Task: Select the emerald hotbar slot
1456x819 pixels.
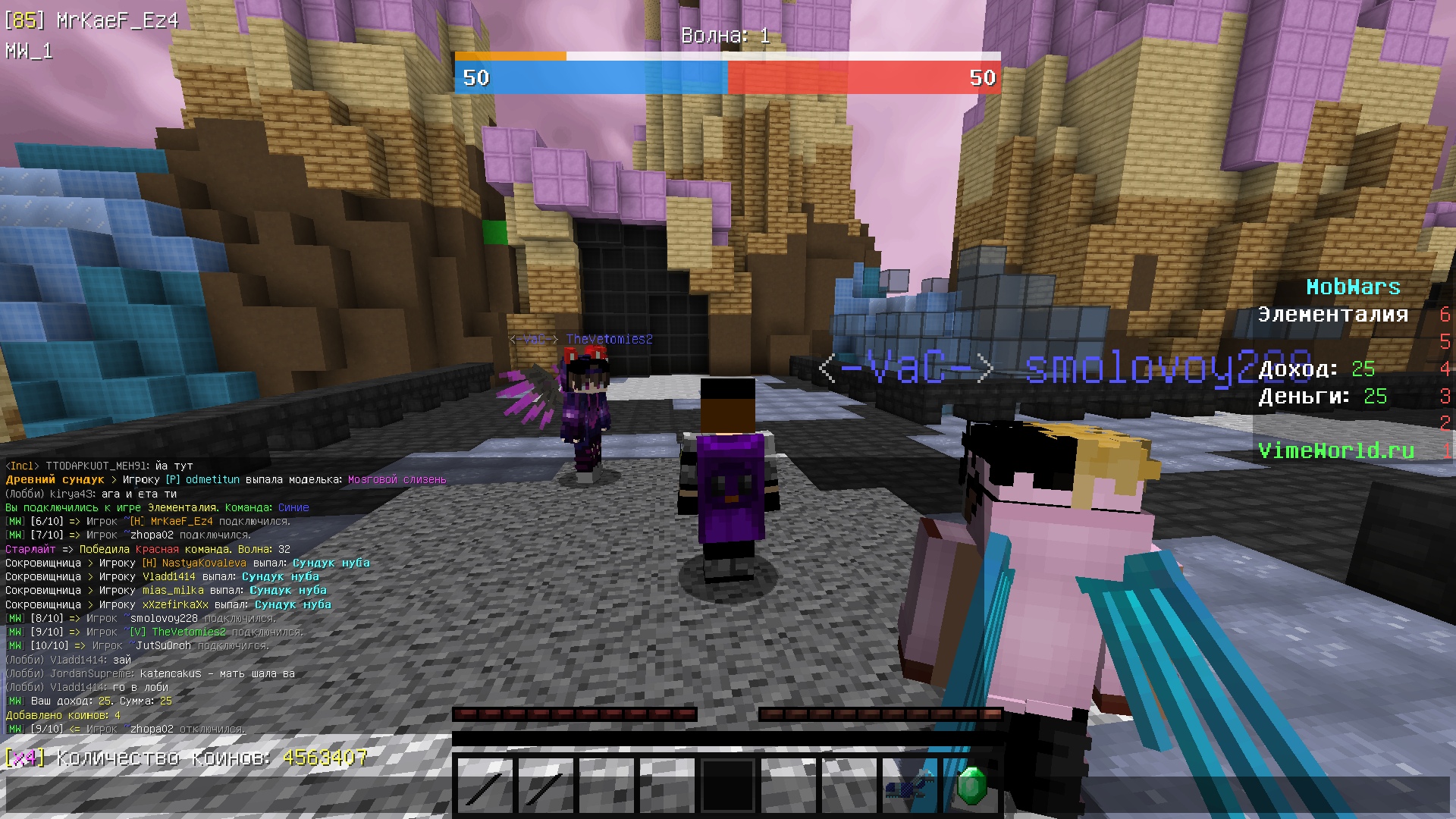Action: [971, 786]
